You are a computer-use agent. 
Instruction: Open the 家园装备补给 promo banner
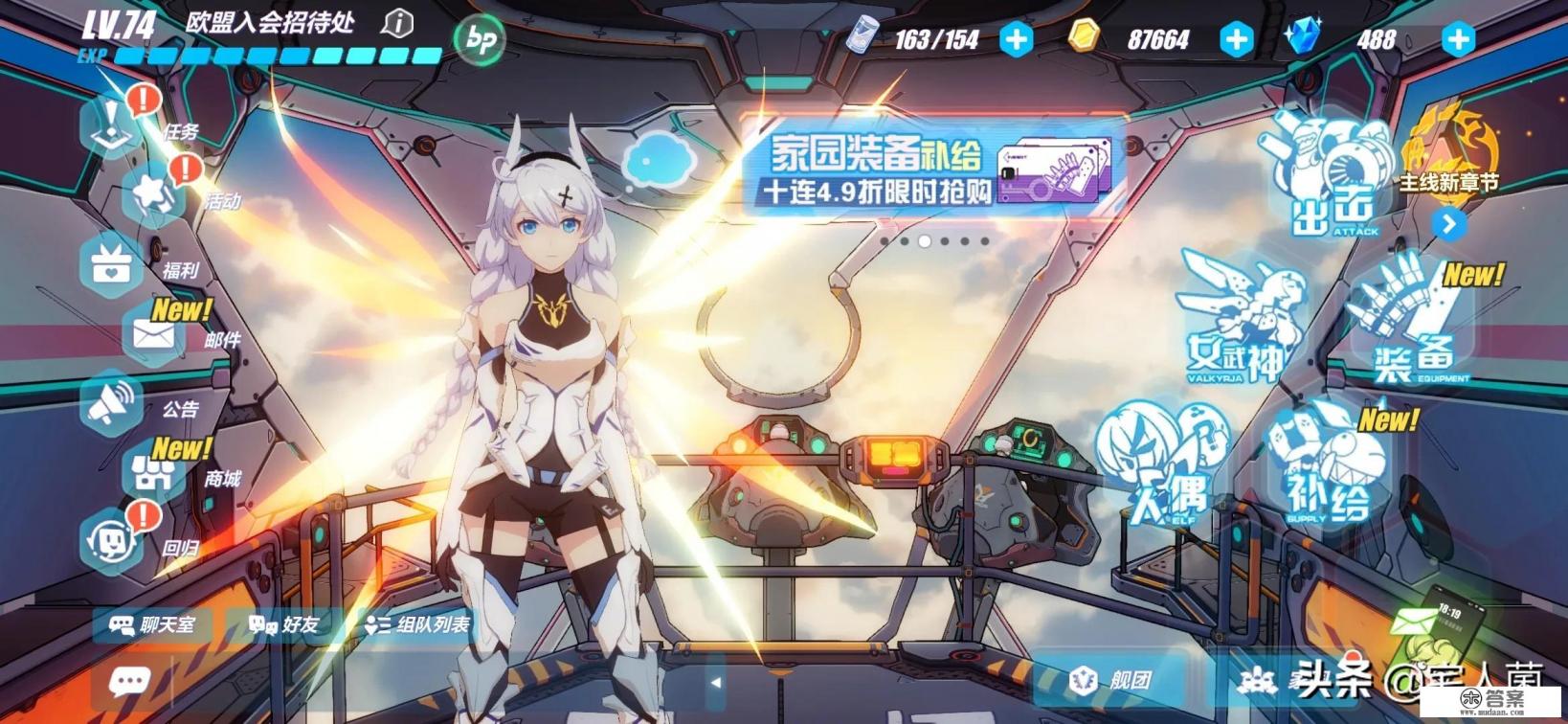[933, 170]
